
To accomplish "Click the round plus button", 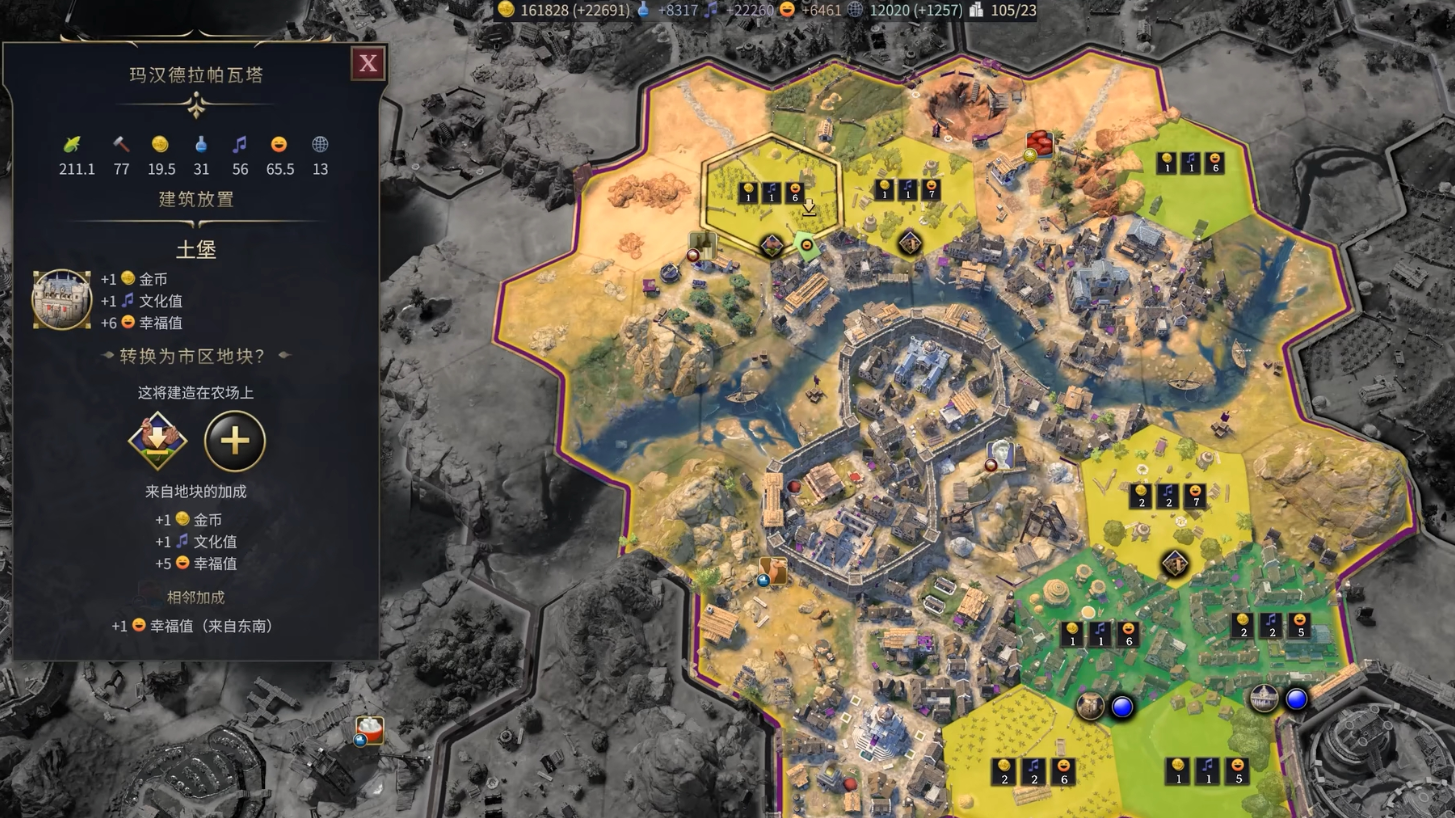I will pos(235,441).
